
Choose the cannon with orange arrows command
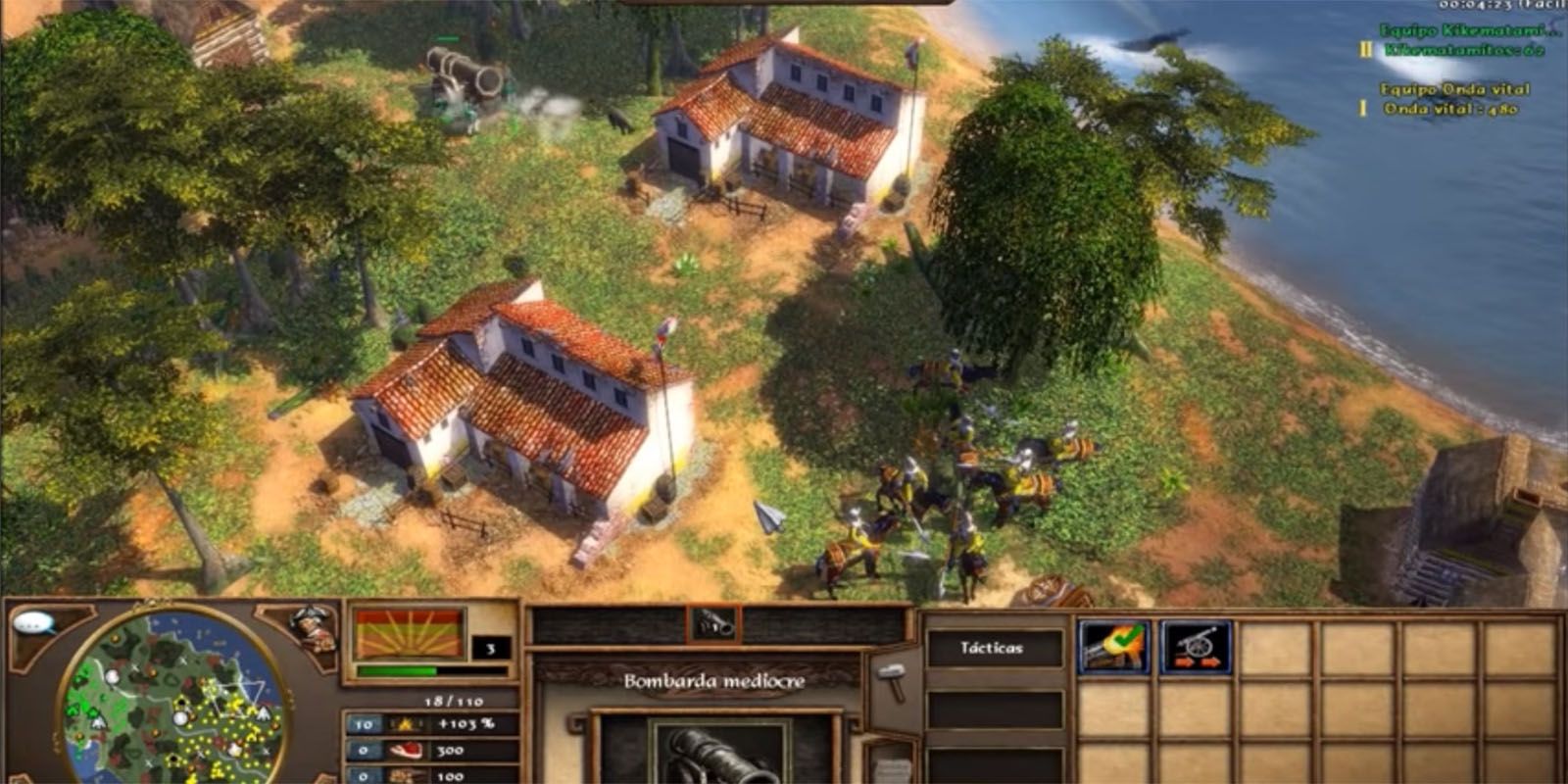[x=1196, y=646]
